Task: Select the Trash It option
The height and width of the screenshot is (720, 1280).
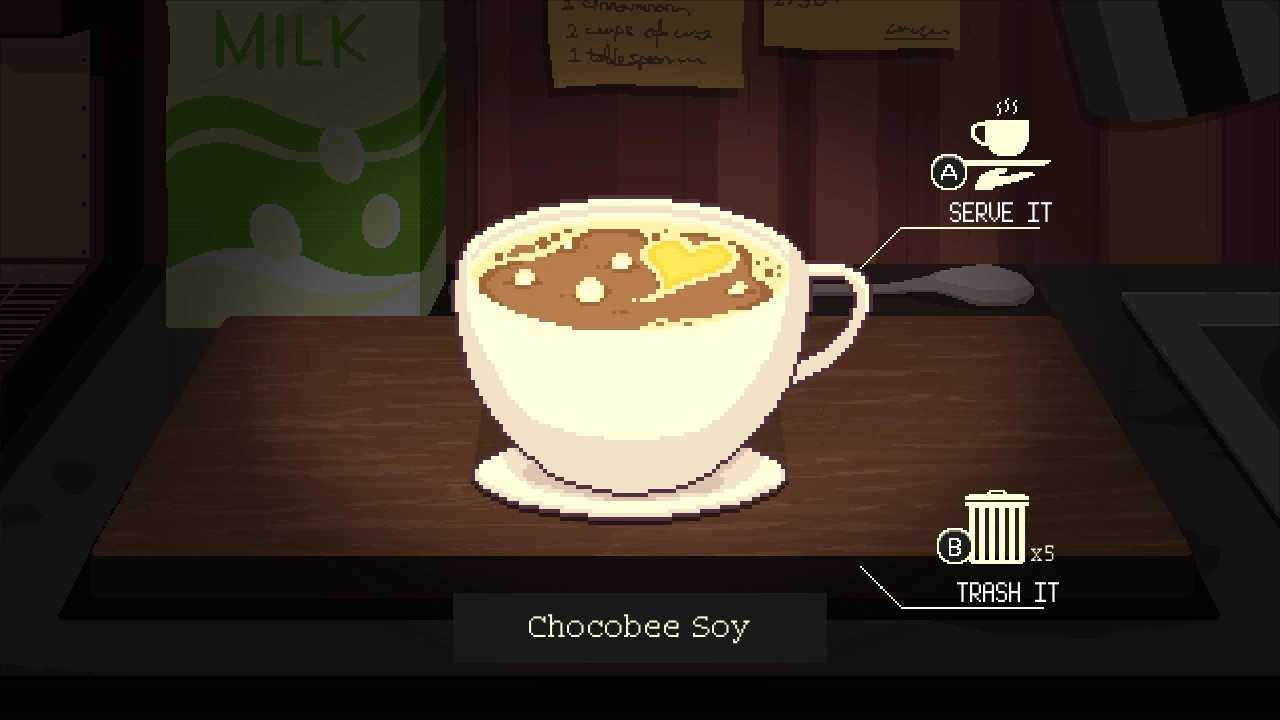Action: pos(1006,593)
